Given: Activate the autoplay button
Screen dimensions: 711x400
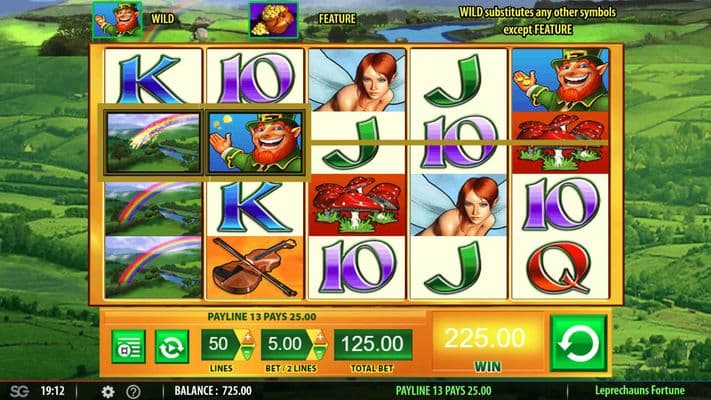Looking at the screenshot, I should point(172,346).
